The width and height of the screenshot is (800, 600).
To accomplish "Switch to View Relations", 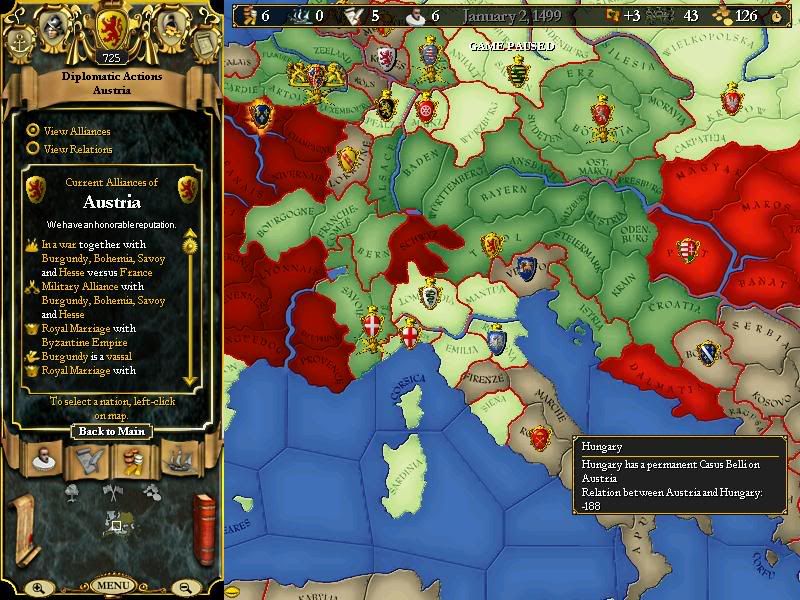I will click(33, 149).
